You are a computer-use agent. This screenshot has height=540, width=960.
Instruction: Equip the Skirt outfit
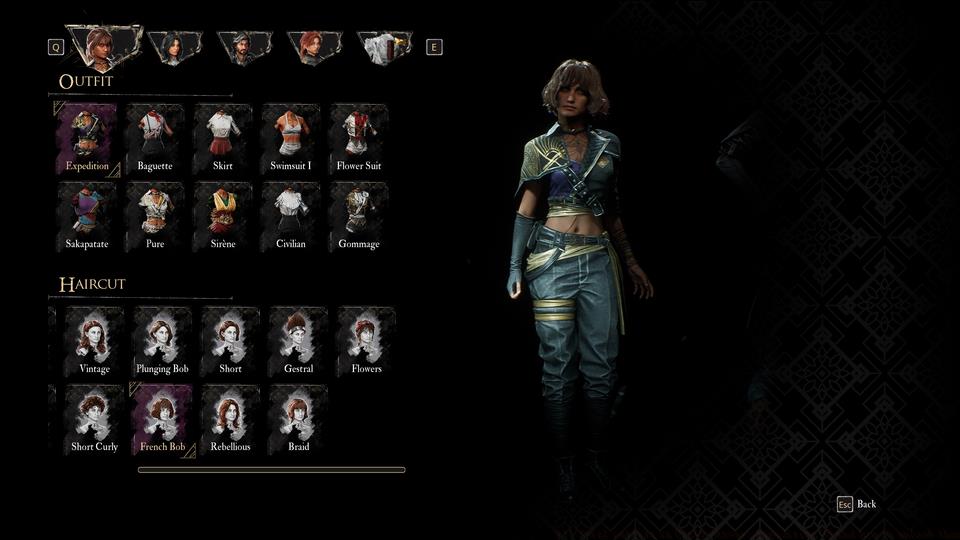click(223, 139)
